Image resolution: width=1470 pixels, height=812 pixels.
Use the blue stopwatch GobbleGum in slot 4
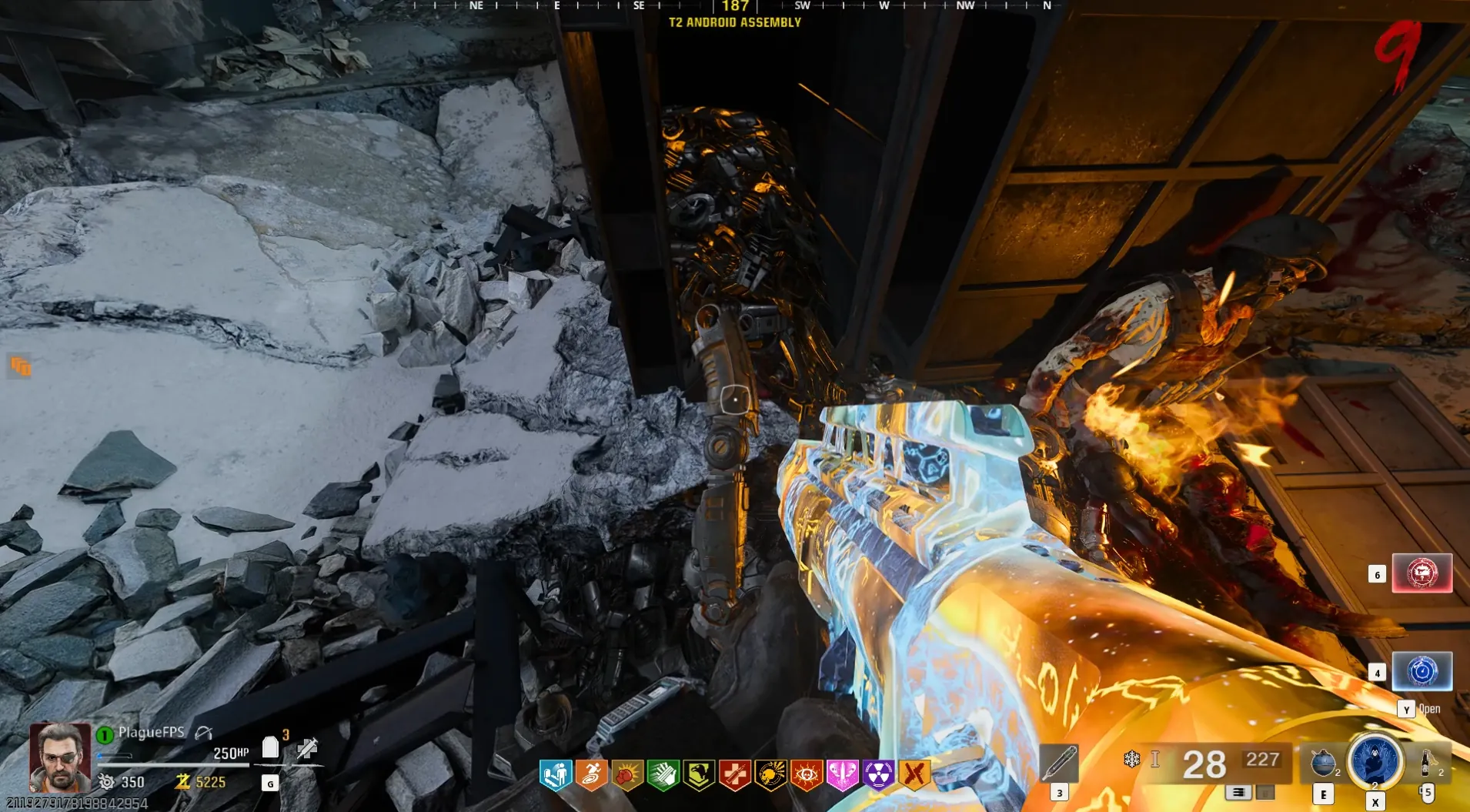(x=1422, y=671)
